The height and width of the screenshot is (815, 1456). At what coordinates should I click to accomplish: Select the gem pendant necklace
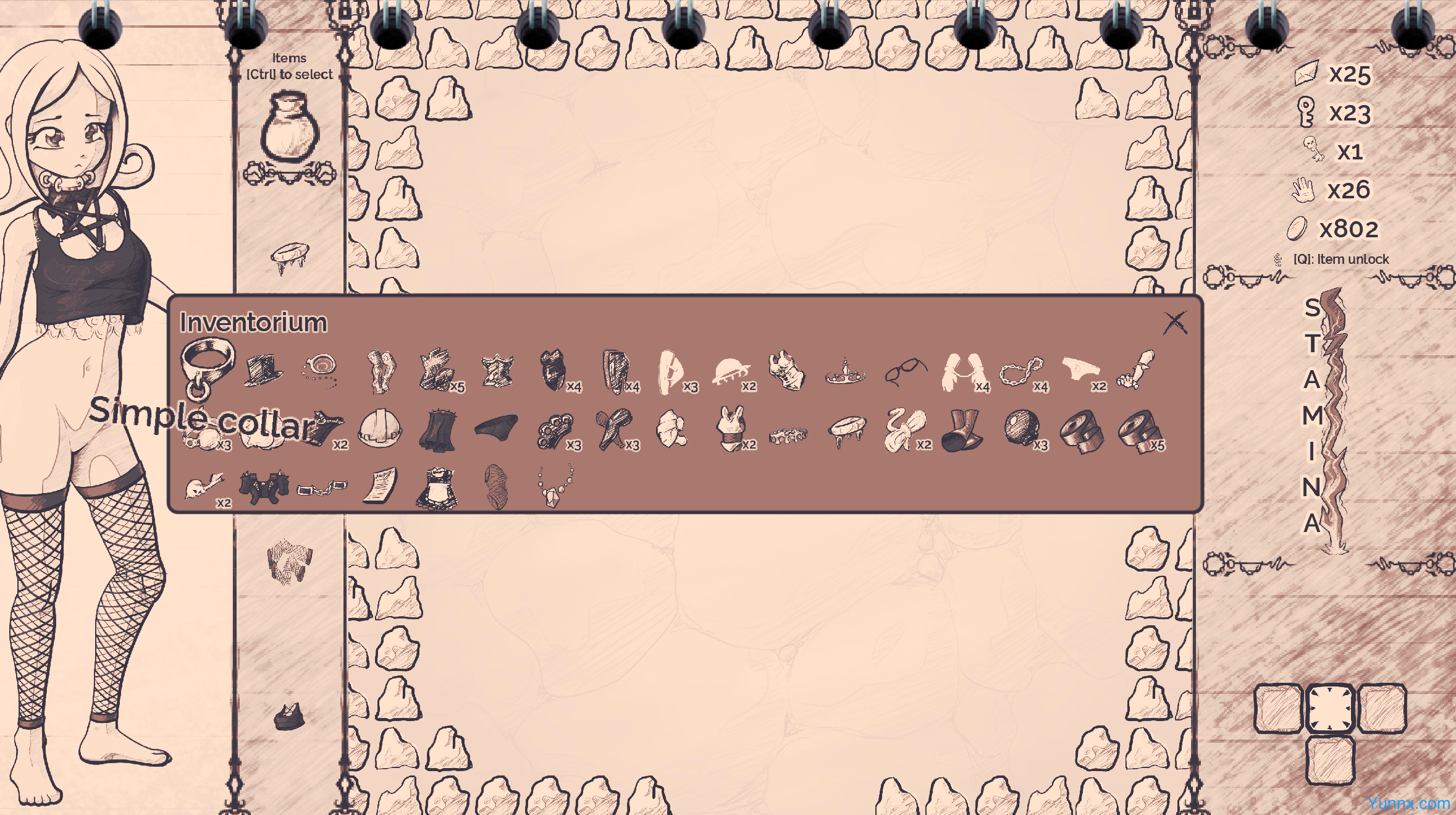click(554, 487)
